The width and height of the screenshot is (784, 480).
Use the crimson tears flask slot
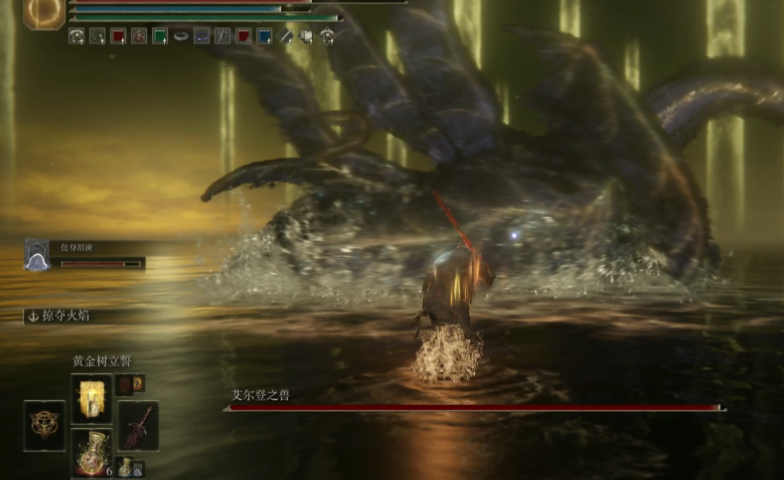tap(91, 450)
